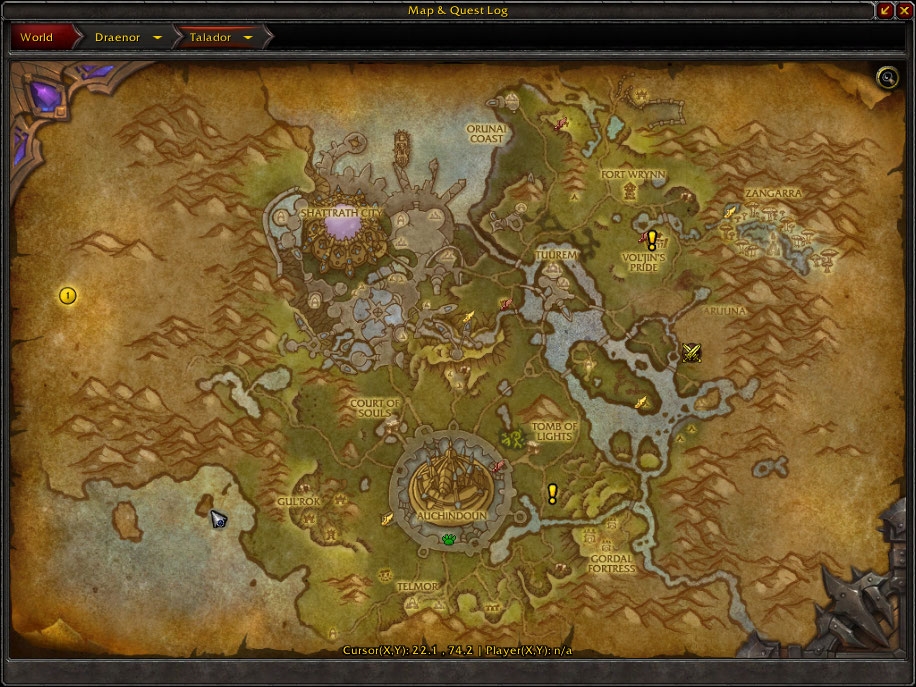Open the Talador zone dropdown
The width and height of the screenshot is (916, 687).
pyautogui.click(x=247, y=38)
